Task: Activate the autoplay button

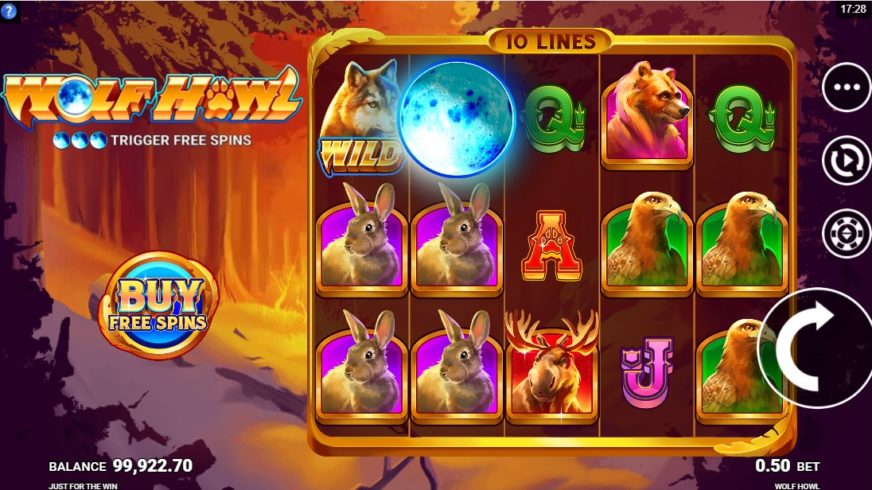Action: pos(846,161)
